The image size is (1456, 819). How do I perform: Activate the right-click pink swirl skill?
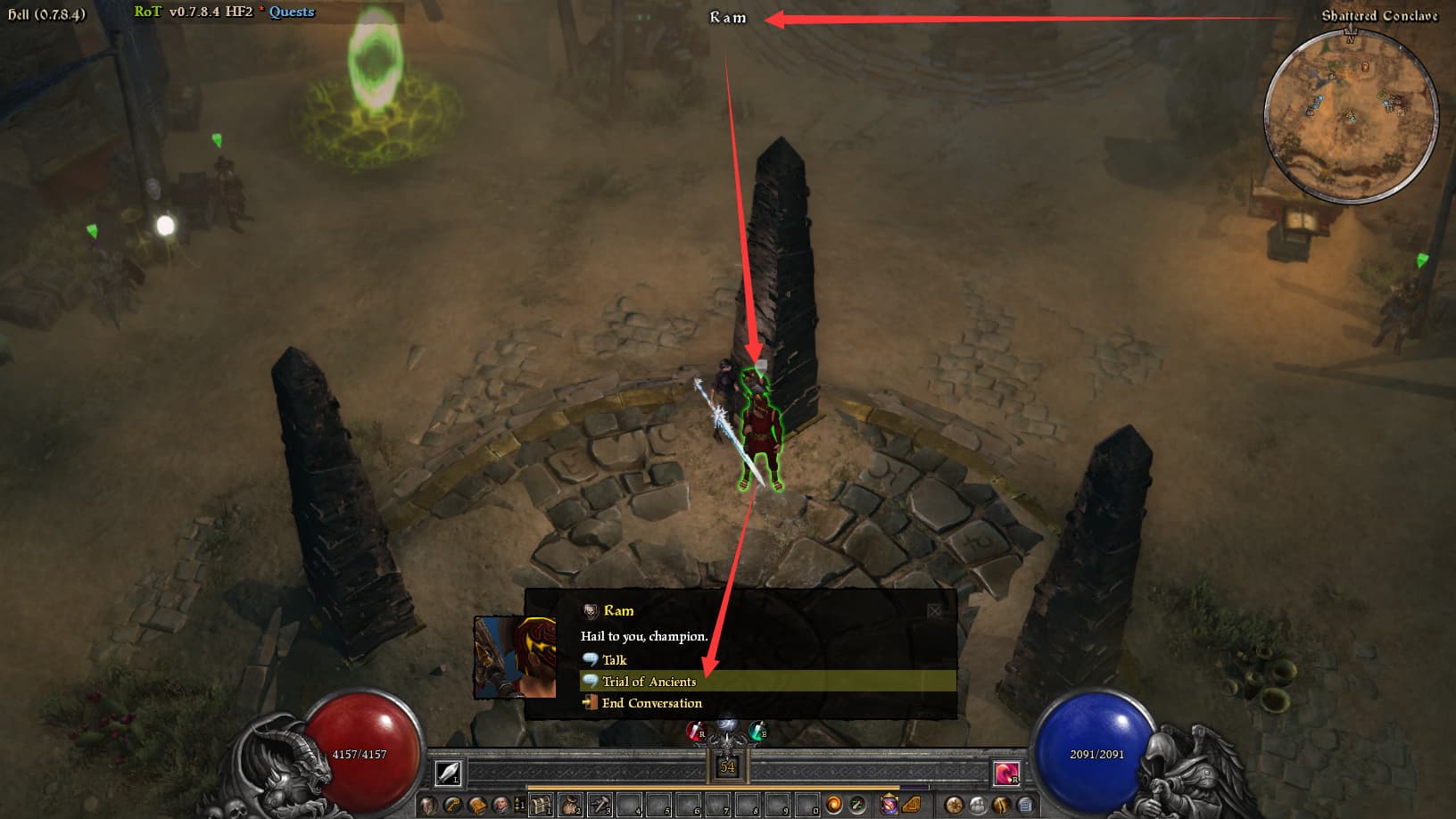click(1006, 773)
